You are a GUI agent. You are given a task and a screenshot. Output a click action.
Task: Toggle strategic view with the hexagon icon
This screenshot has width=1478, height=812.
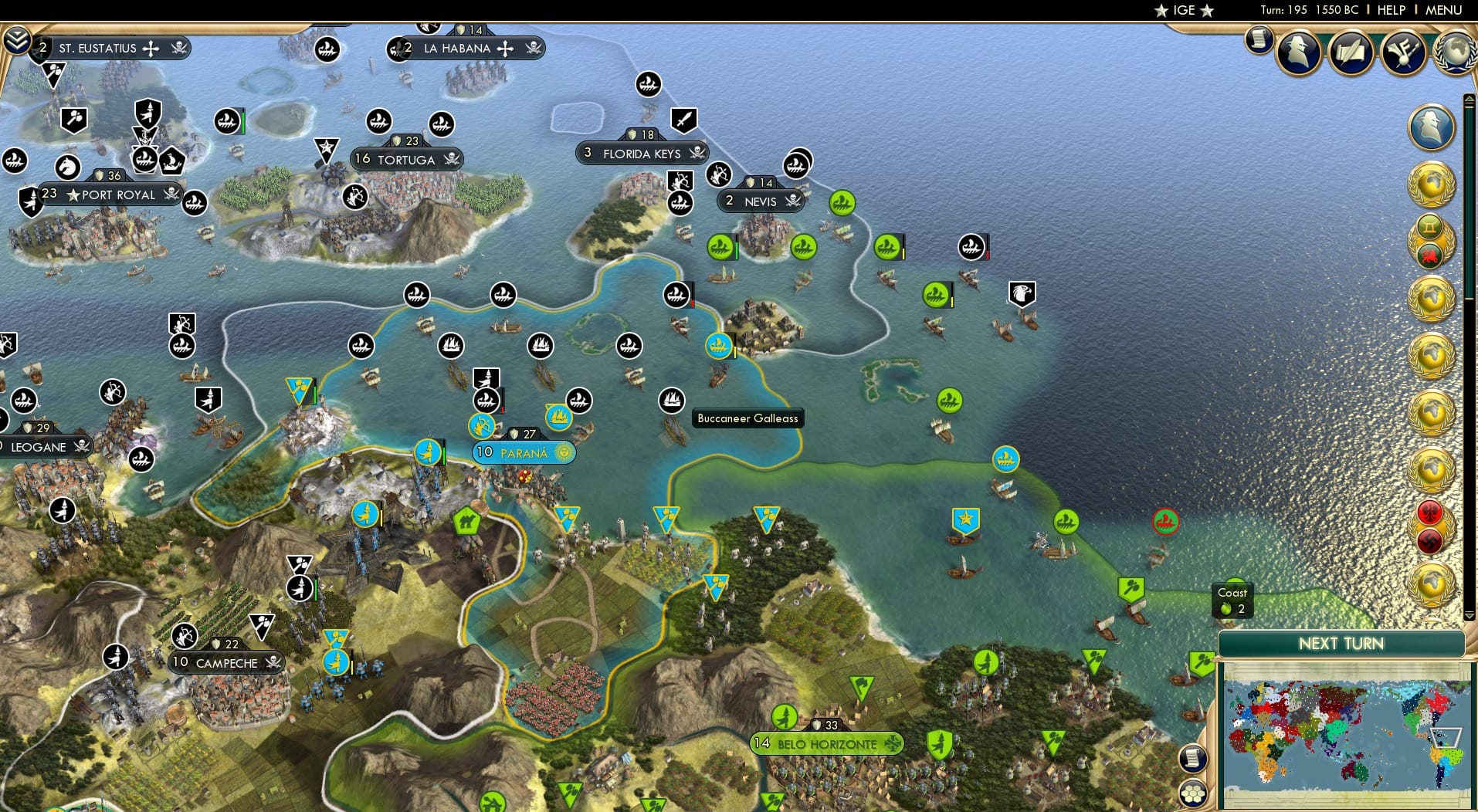pyautogui.click(x=1193, y=793)
